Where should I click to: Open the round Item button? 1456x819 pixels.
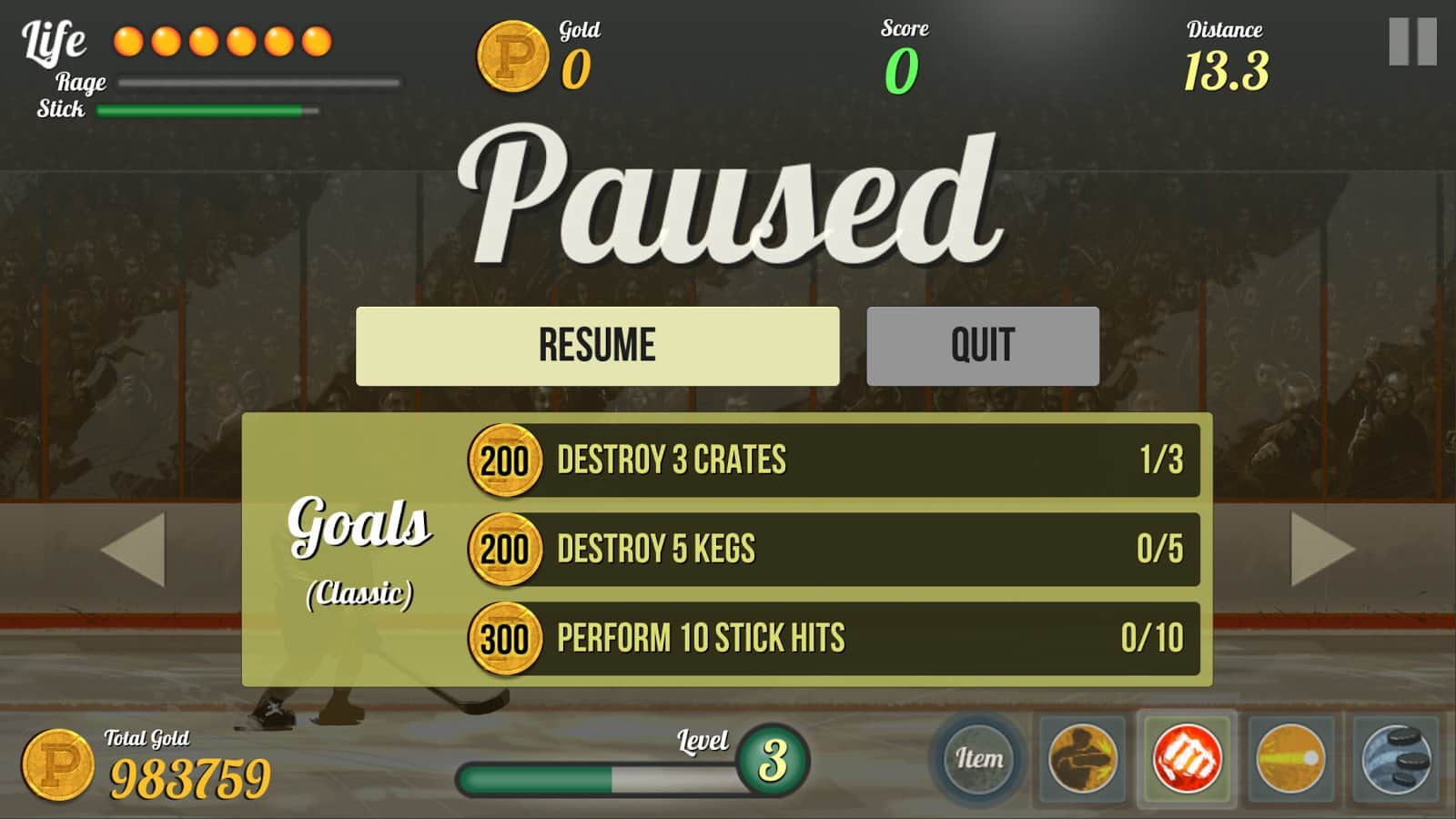coord(978,758)
